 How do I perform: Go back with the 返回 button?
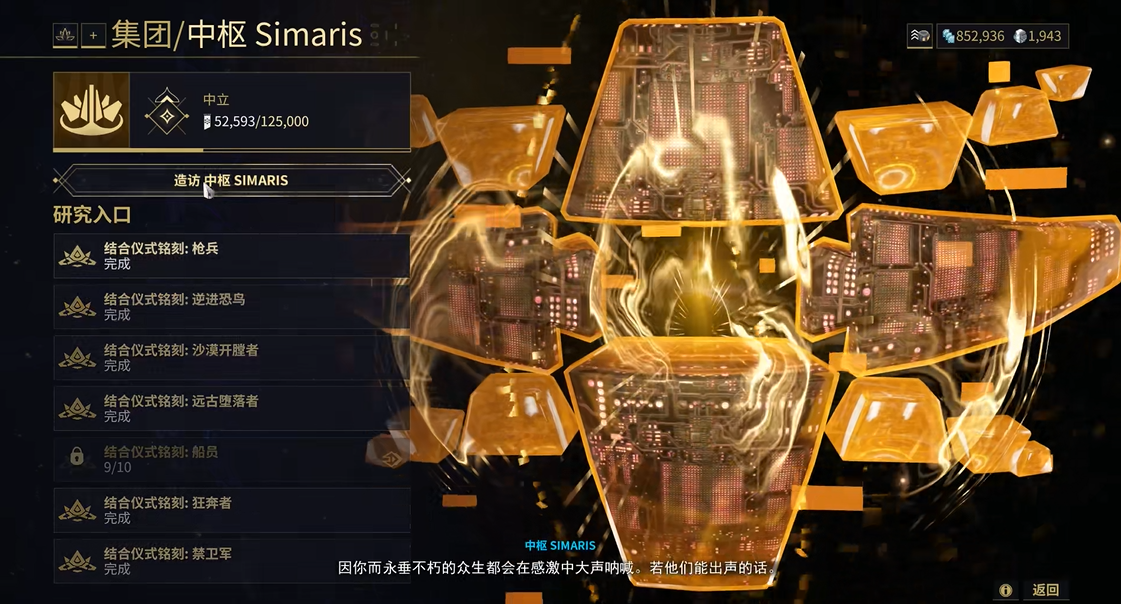(x=1045, y=590)
